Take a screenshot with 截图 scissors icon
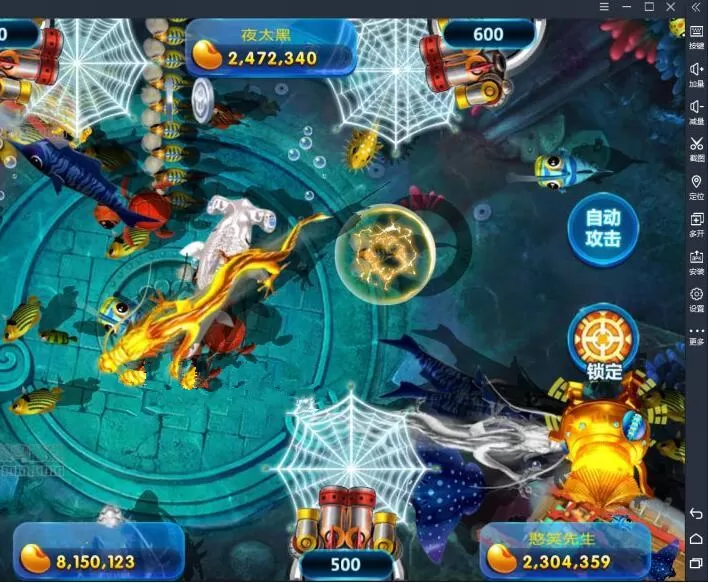Screen dimensions: 708x583 [696, 149]
